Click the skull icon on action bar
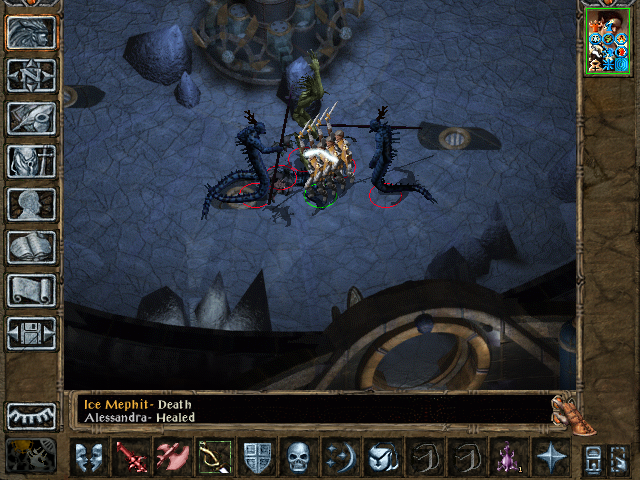640x480 pixels. tap(299, 456)
